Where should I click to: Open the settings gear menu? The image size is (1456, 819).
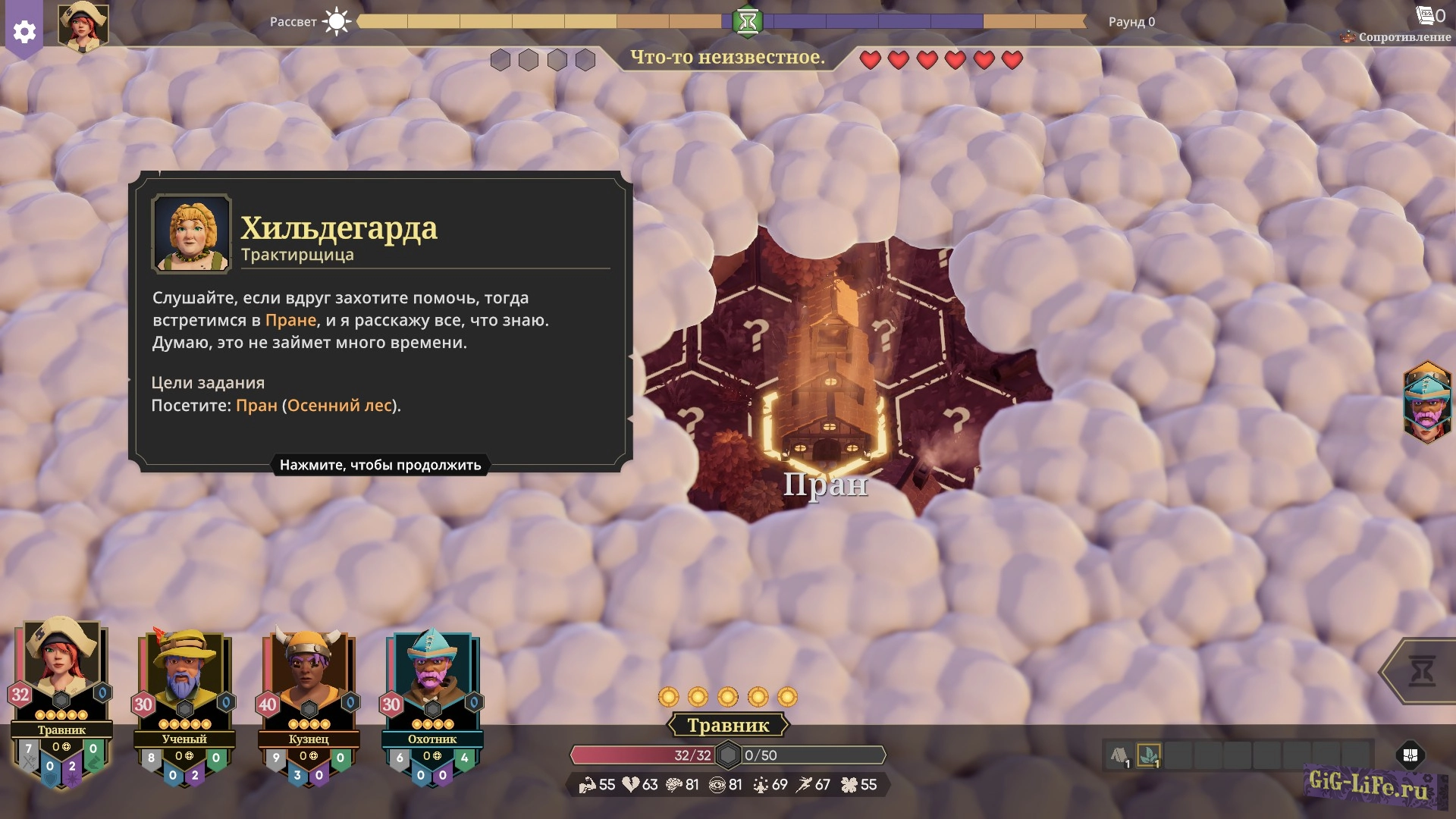tap(24, 31)
